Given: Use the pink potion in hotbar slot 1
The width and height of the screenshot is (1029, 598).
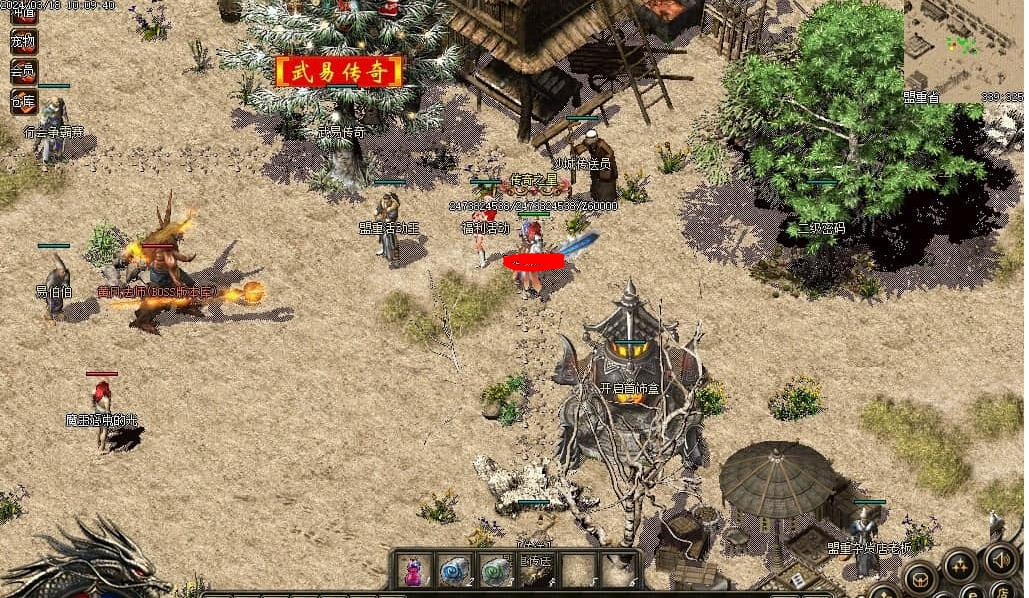Looking at the screenshot, I should [413, 571].
